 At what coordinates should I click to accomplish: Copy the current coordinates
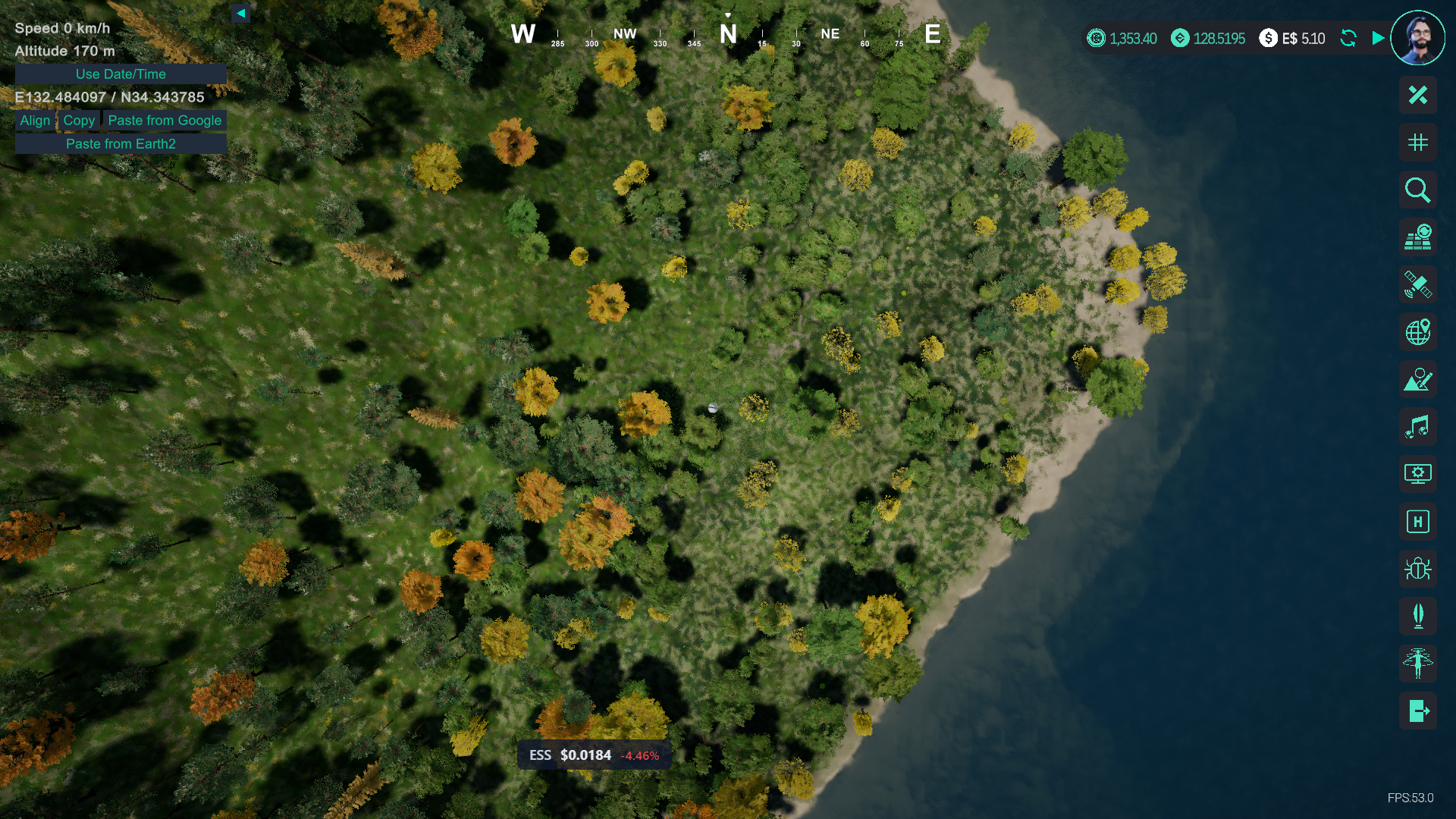[x=79, y=121]
